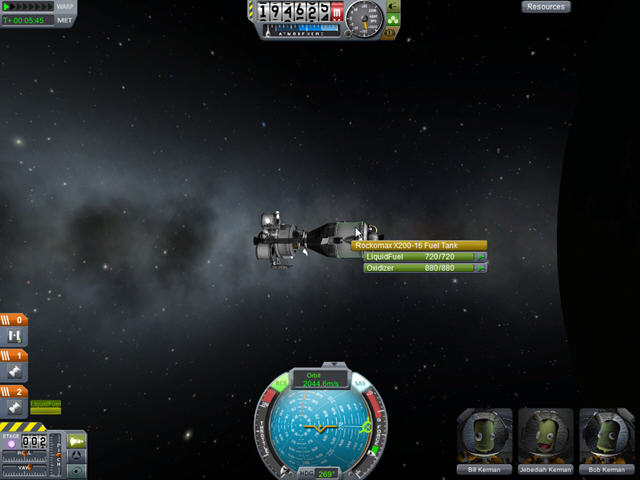Select Bob Kerman's crew portrait
640x480 pixels.
click(606, 436)
